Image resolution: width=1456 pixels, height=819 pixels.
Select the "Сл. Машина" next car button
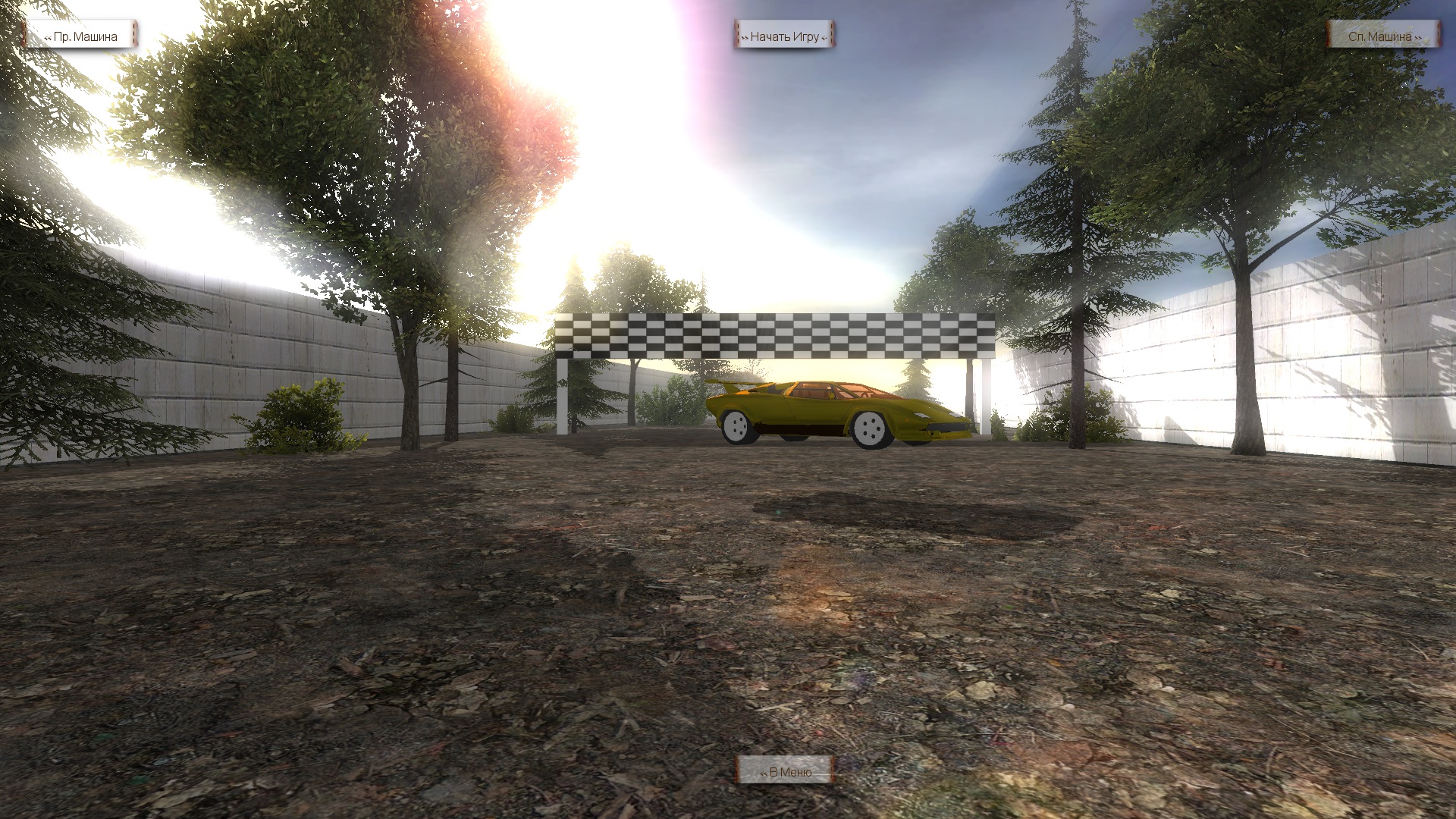[x=1383, y=36]
